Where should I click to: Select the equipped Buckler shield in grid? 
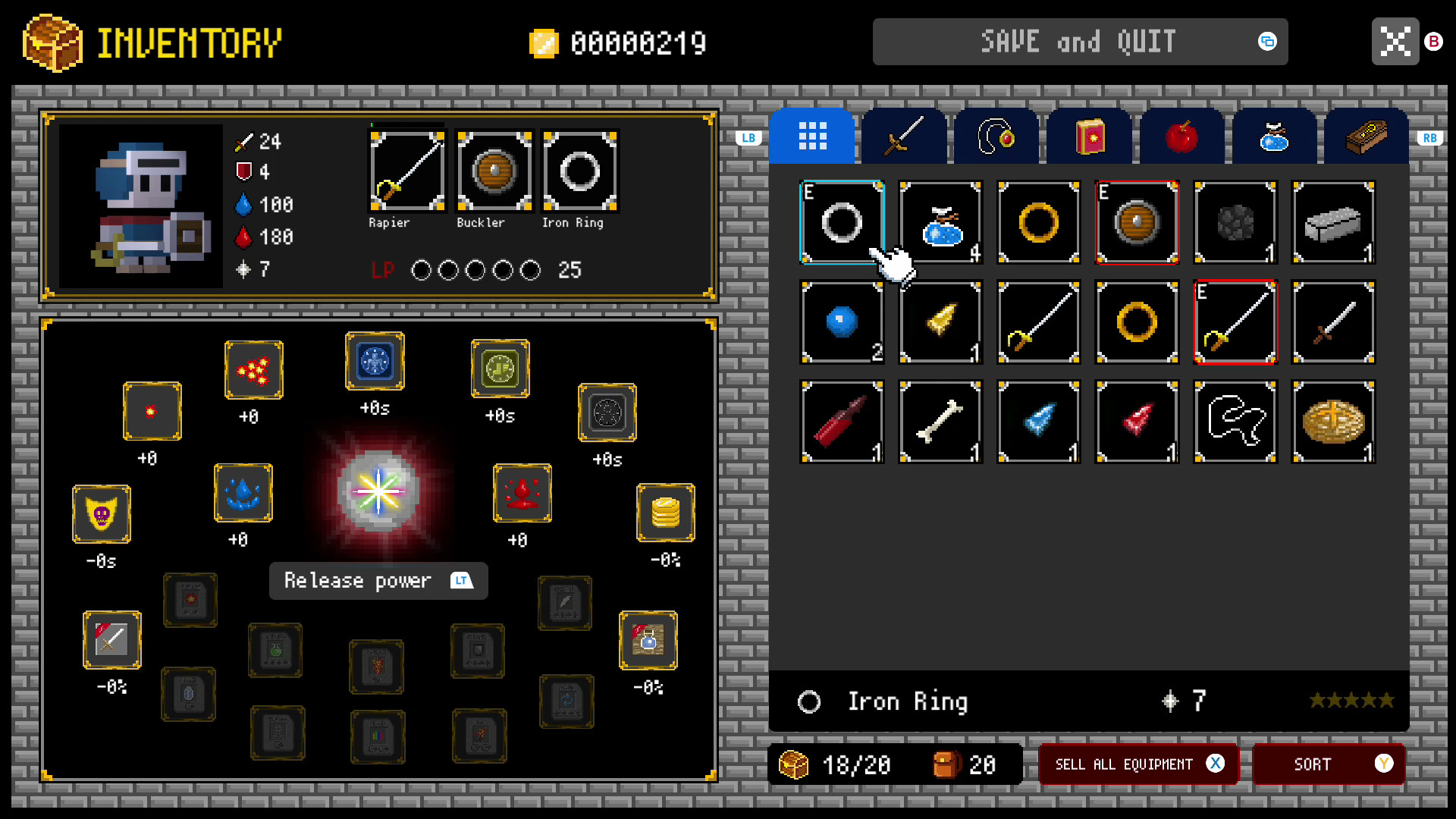pos(1137,222)
